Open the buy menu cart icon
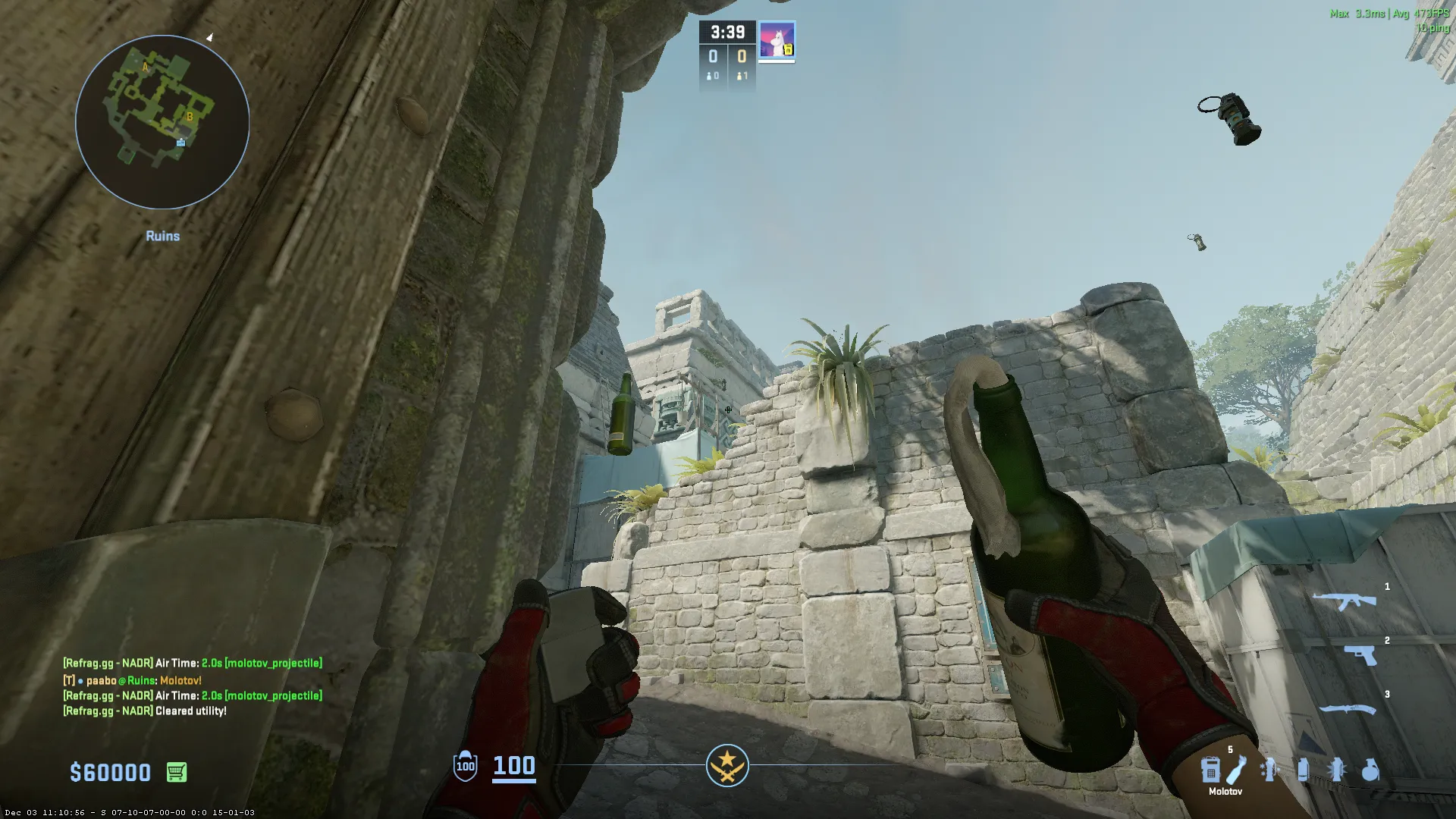The height and width of the screenshot is (819, 1456). (x=177, y=772)
